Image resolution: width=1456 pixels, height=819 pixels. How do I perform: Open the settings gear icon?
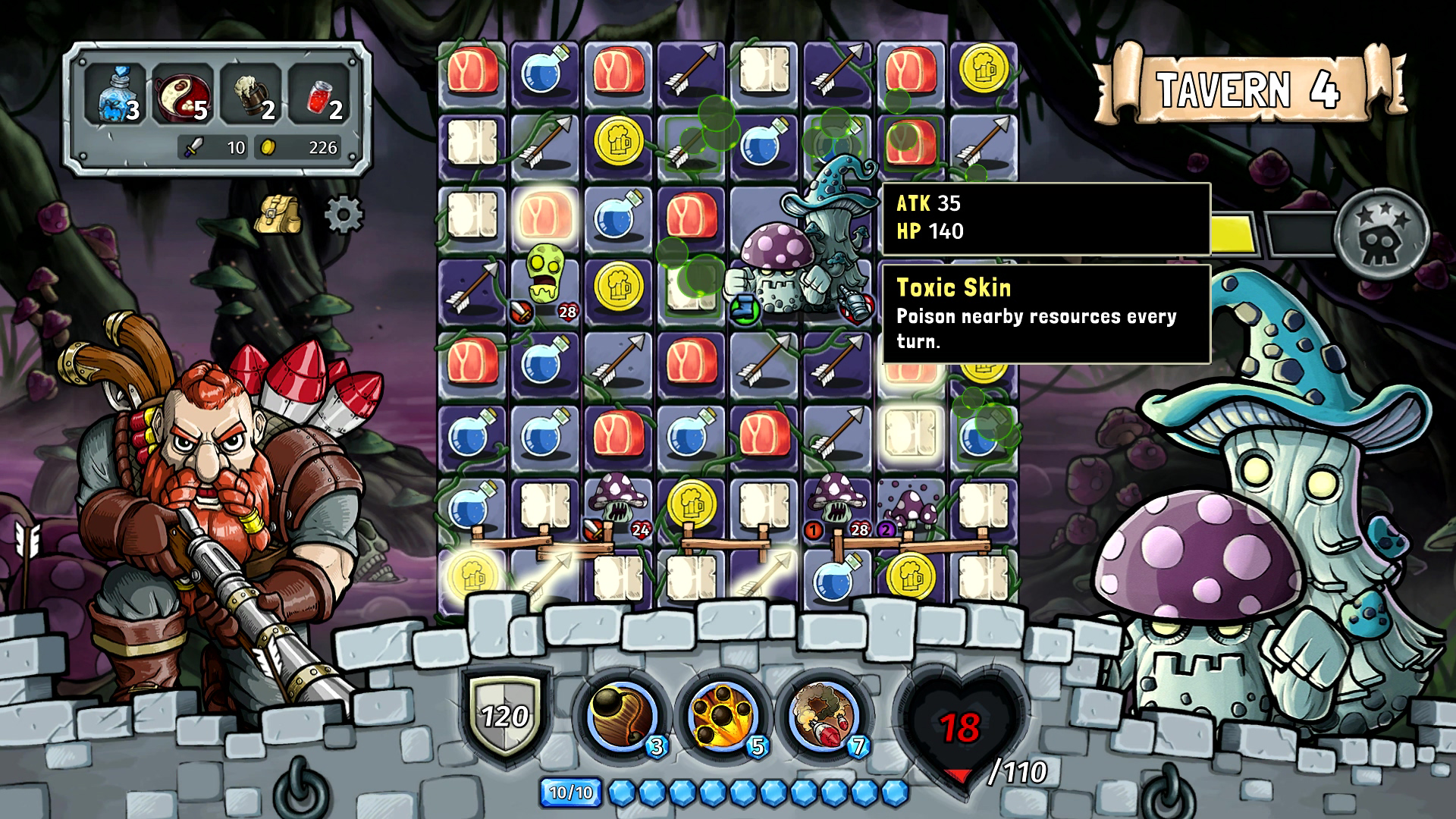tap(344, 213)
